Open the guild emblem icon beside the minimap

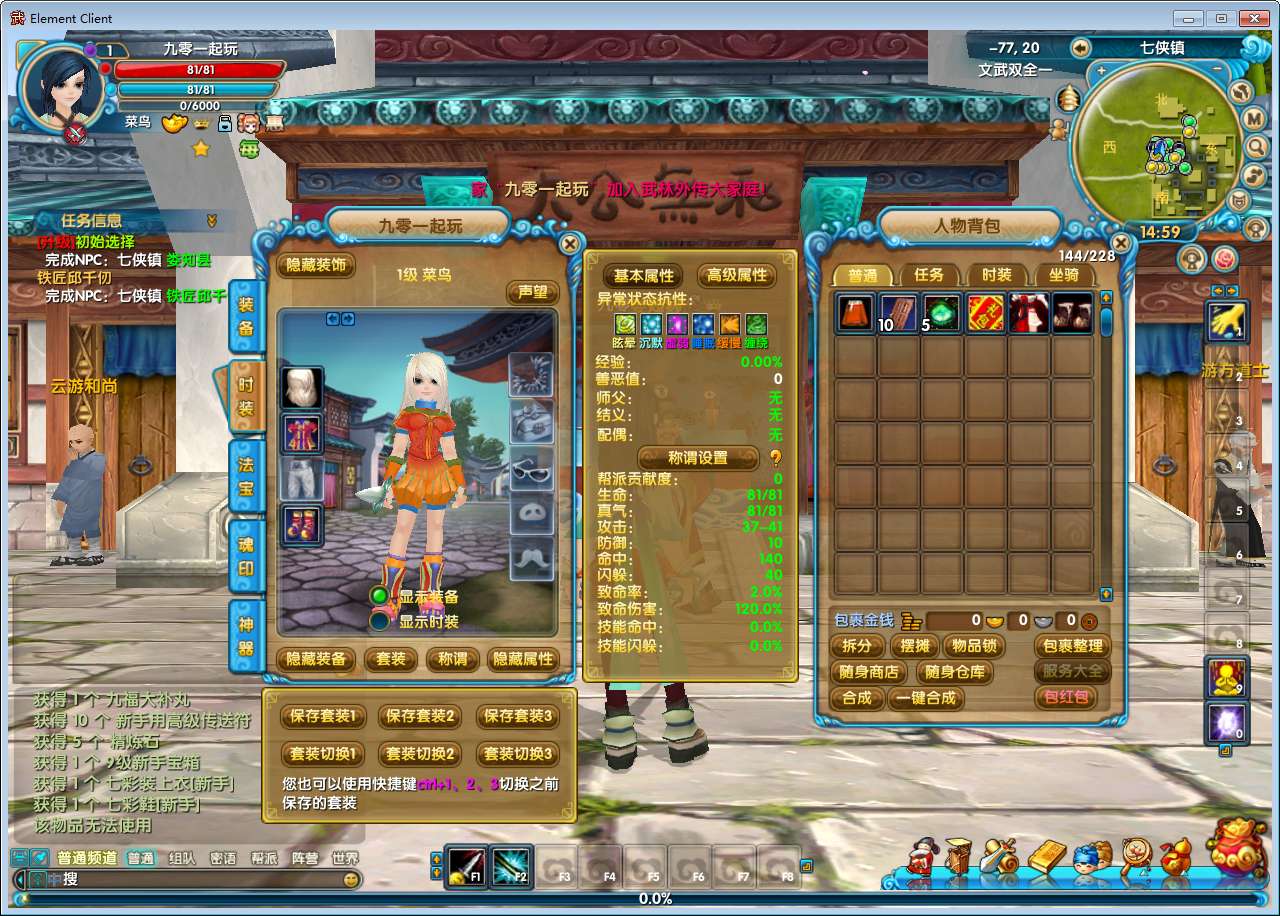point(1238,201)
